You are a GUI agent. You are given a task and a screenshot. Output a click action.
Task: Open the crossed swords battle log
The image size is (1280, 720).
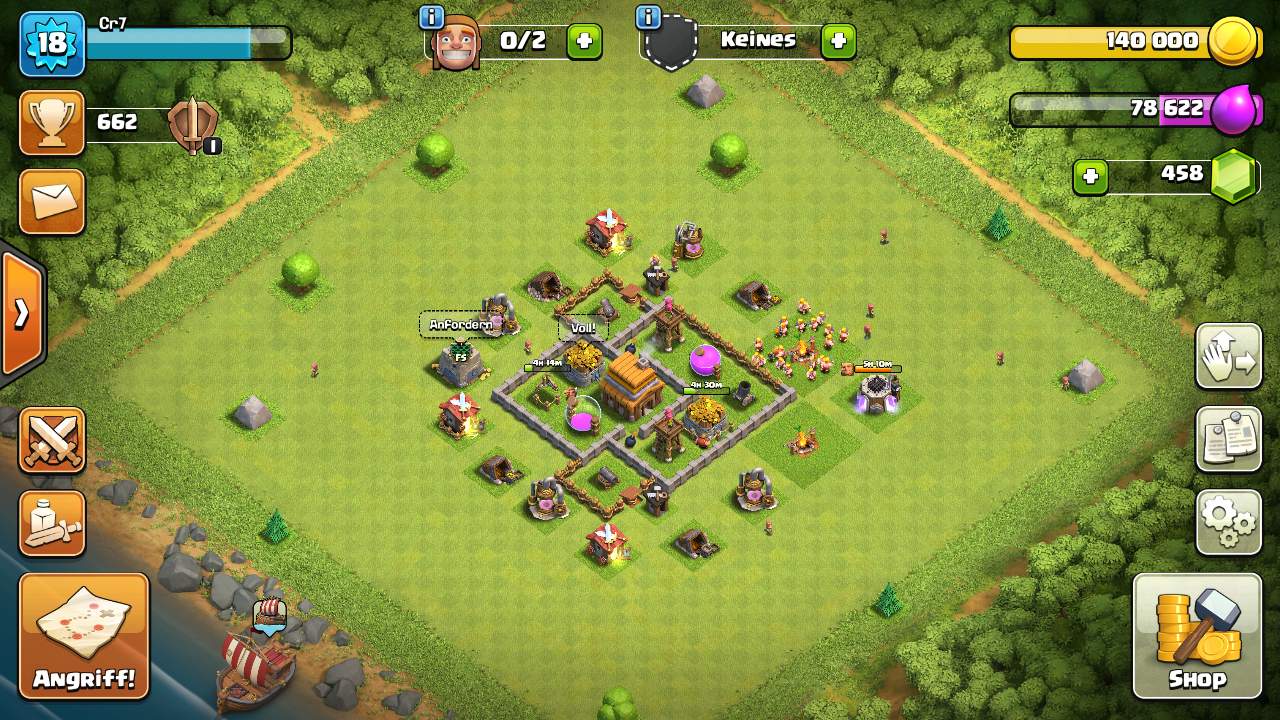pyautogui.click(x=52, y=440)
